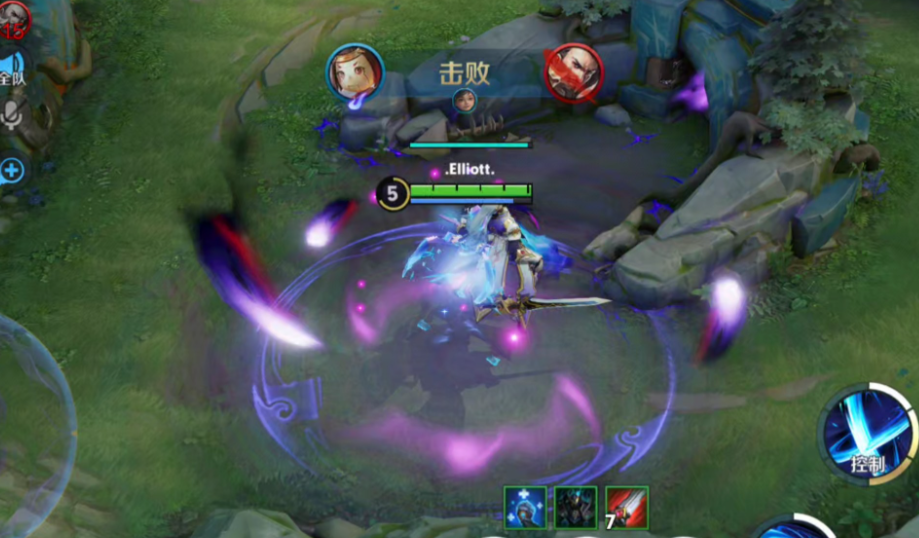
Task: Select the blue healing-figure buff icon
Action: (x=525, y=507)
